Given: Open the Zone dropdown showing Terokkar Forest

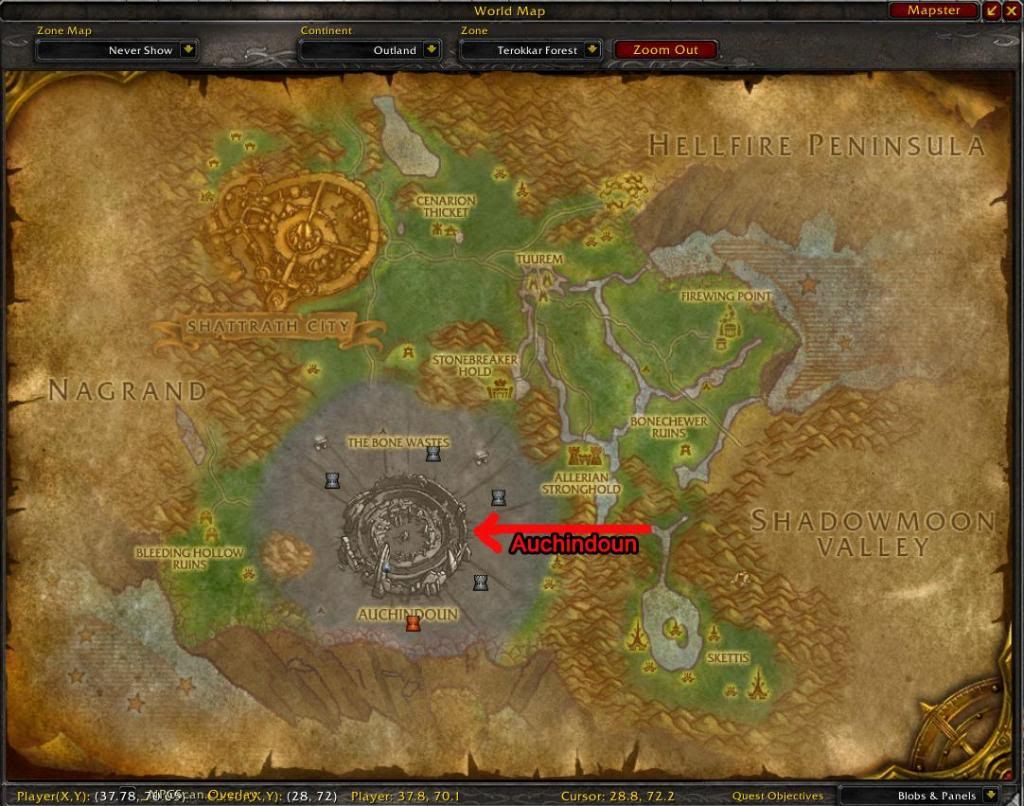Looking at the screenshot, I should (x=593, y=50).
